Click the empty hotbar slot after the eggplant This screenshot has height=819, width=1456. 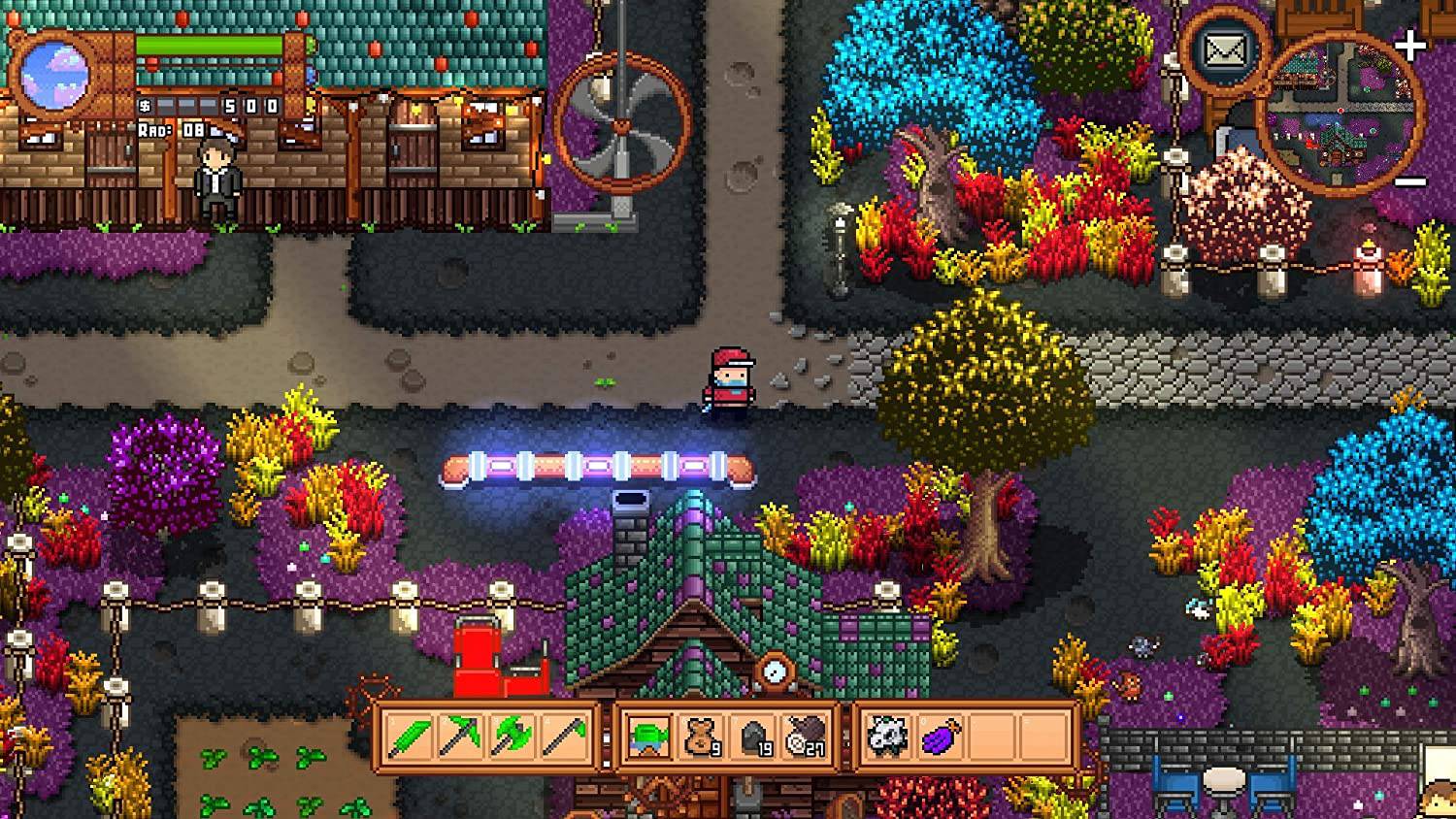point(993,736)
